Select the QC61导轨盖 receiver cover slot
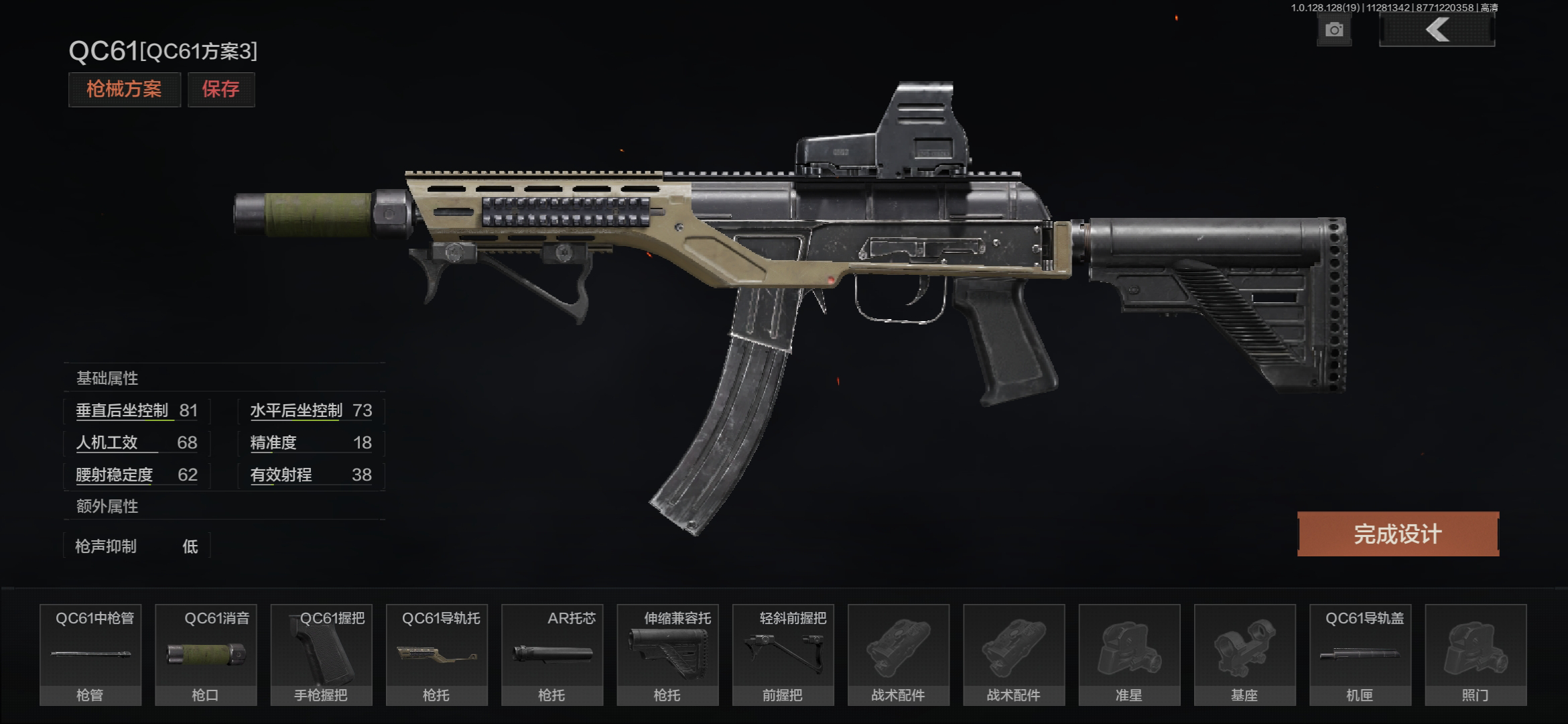This screenshot has height=724, width=1568. point(1360,654)
